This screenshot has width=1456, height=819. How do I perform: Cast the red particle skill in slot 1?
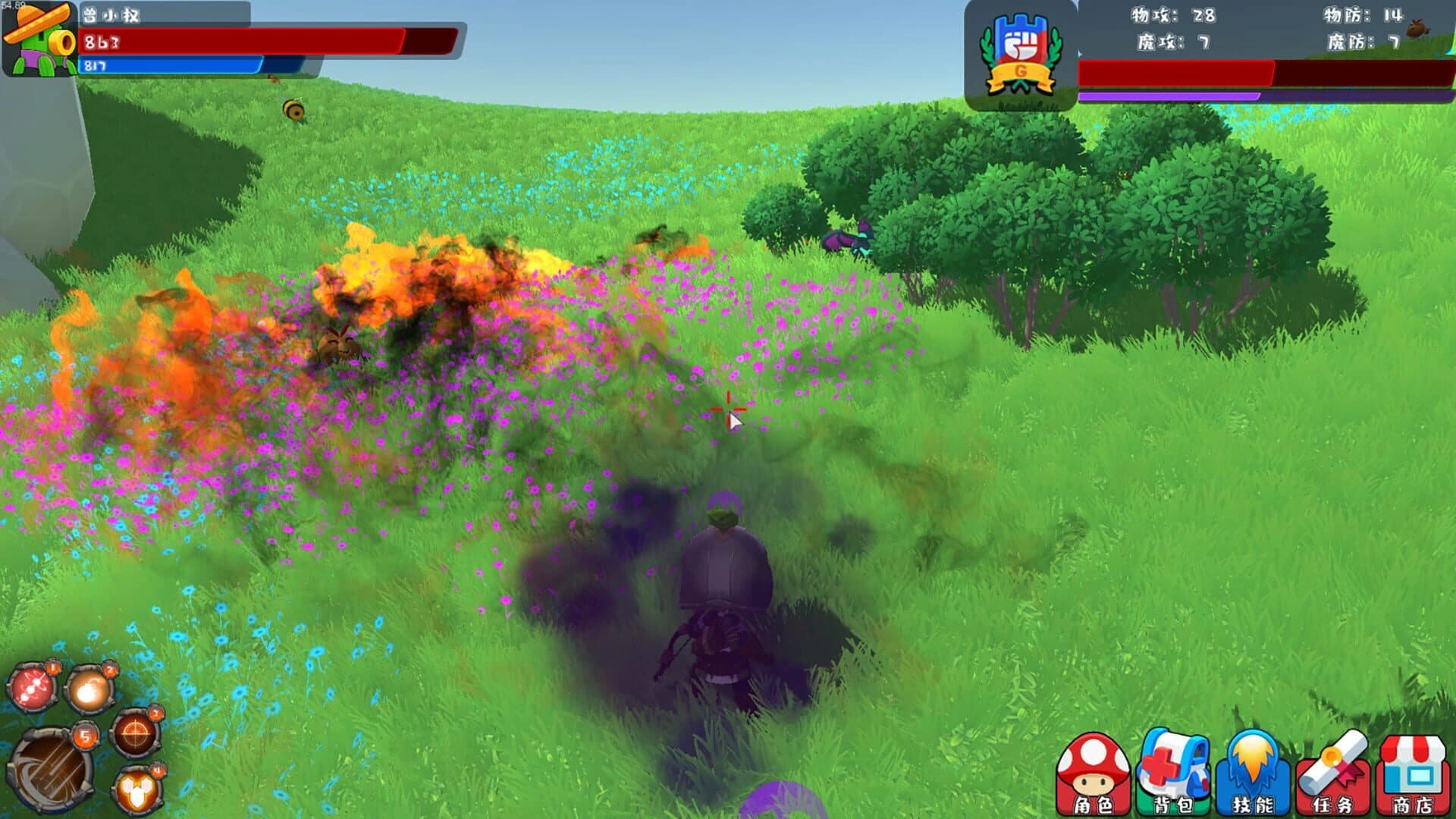32,686
